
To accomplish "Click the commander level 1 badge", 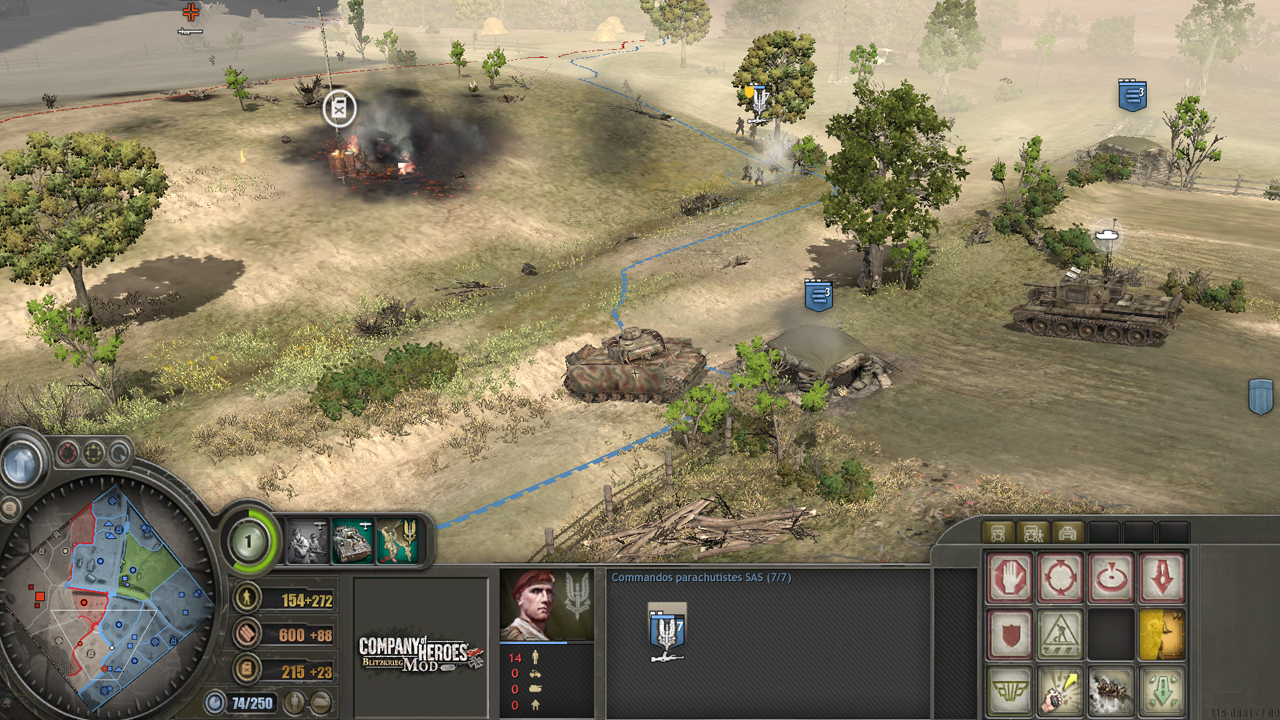I will pyautogui.click(x=248, y=540).
